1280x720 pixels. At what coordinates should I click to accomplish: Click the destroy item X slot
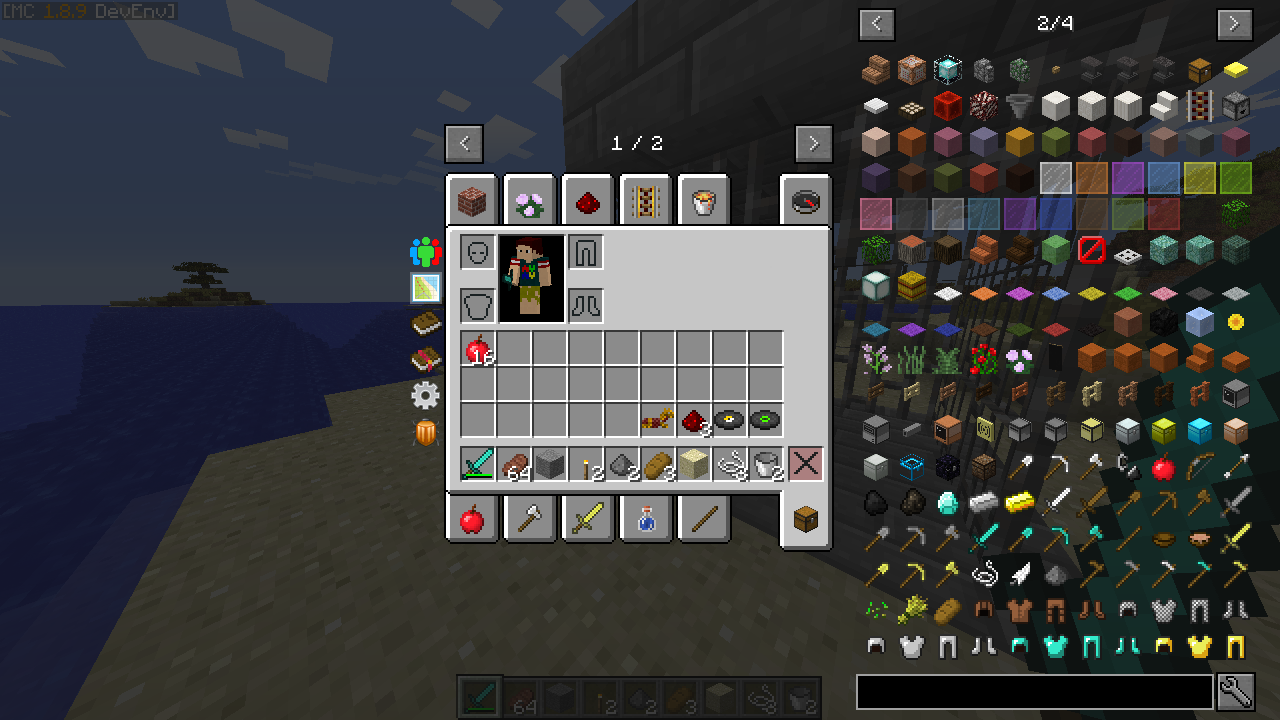point(806,464)
